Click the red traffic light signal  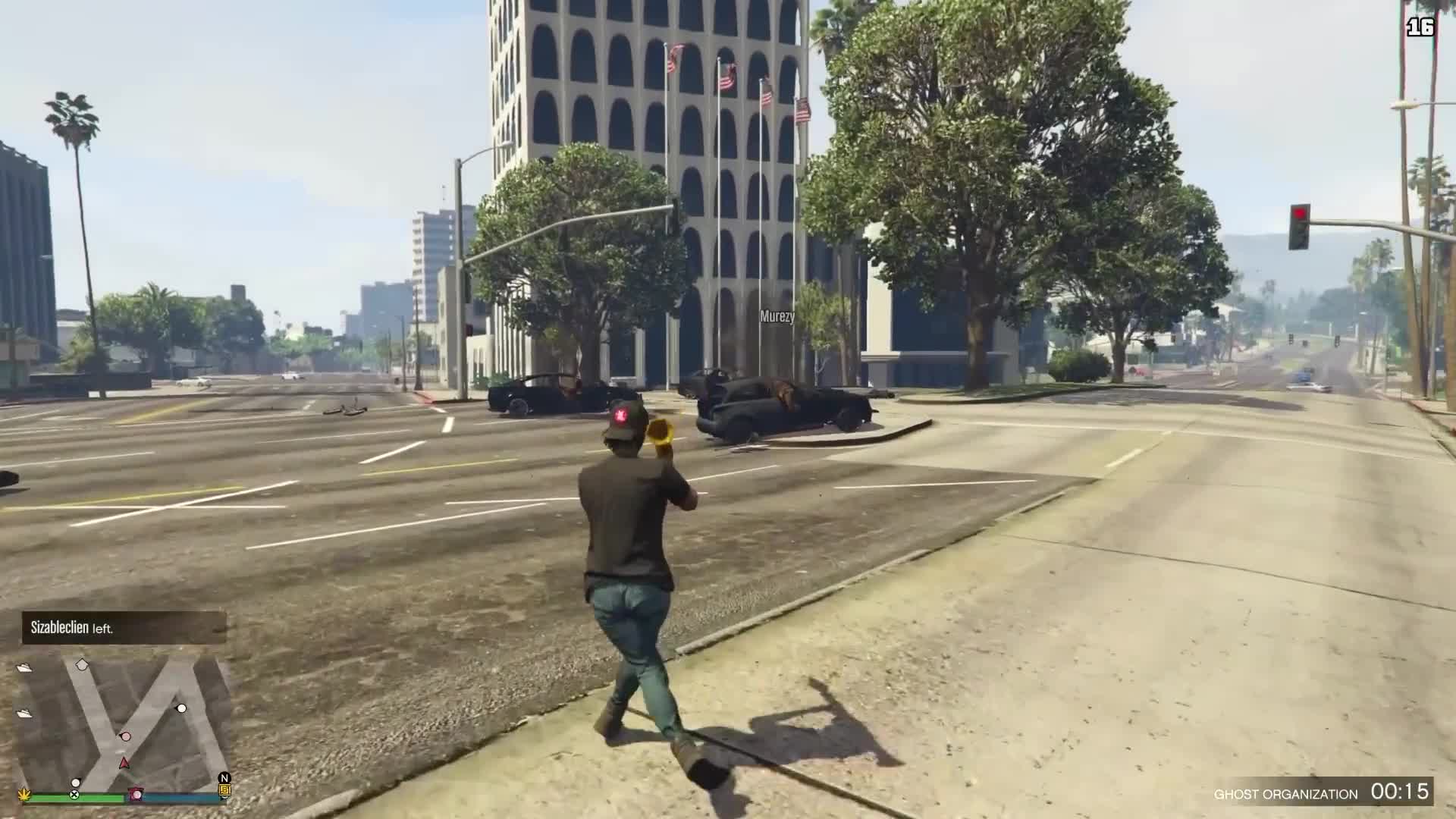point(1300,212)
